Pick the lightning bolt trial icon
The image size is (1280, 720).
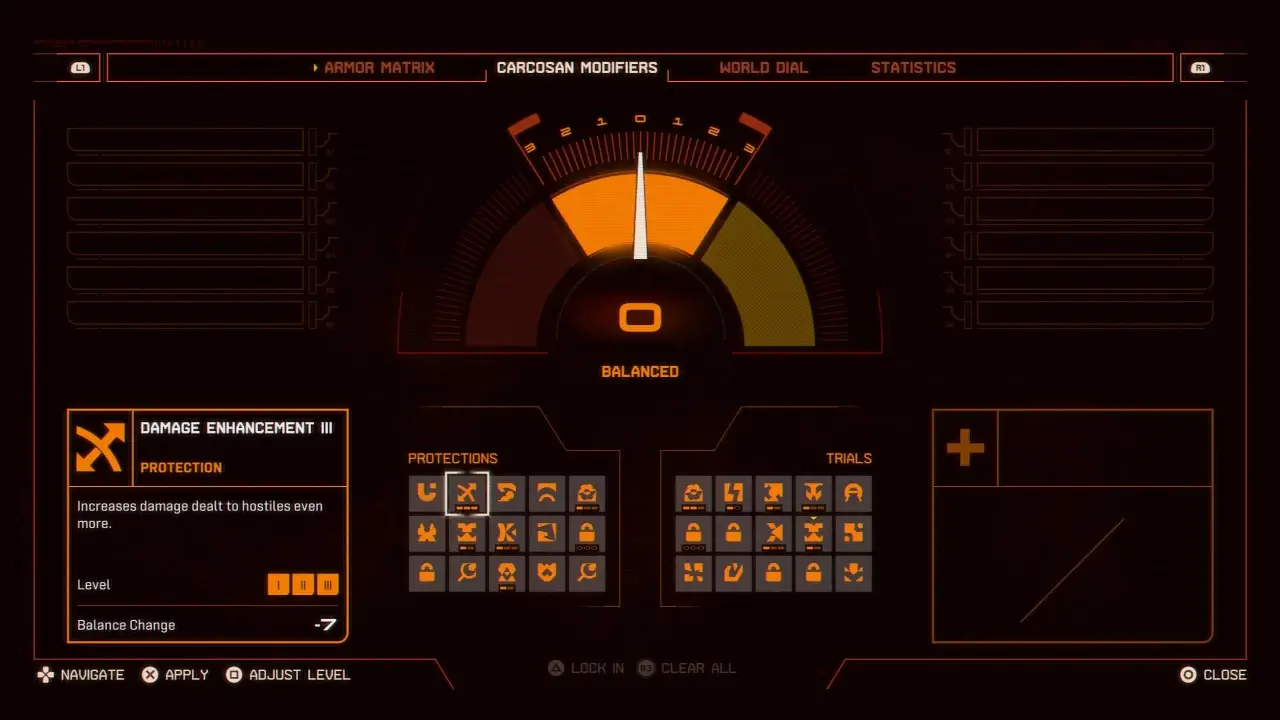click(x=733, y=493)
